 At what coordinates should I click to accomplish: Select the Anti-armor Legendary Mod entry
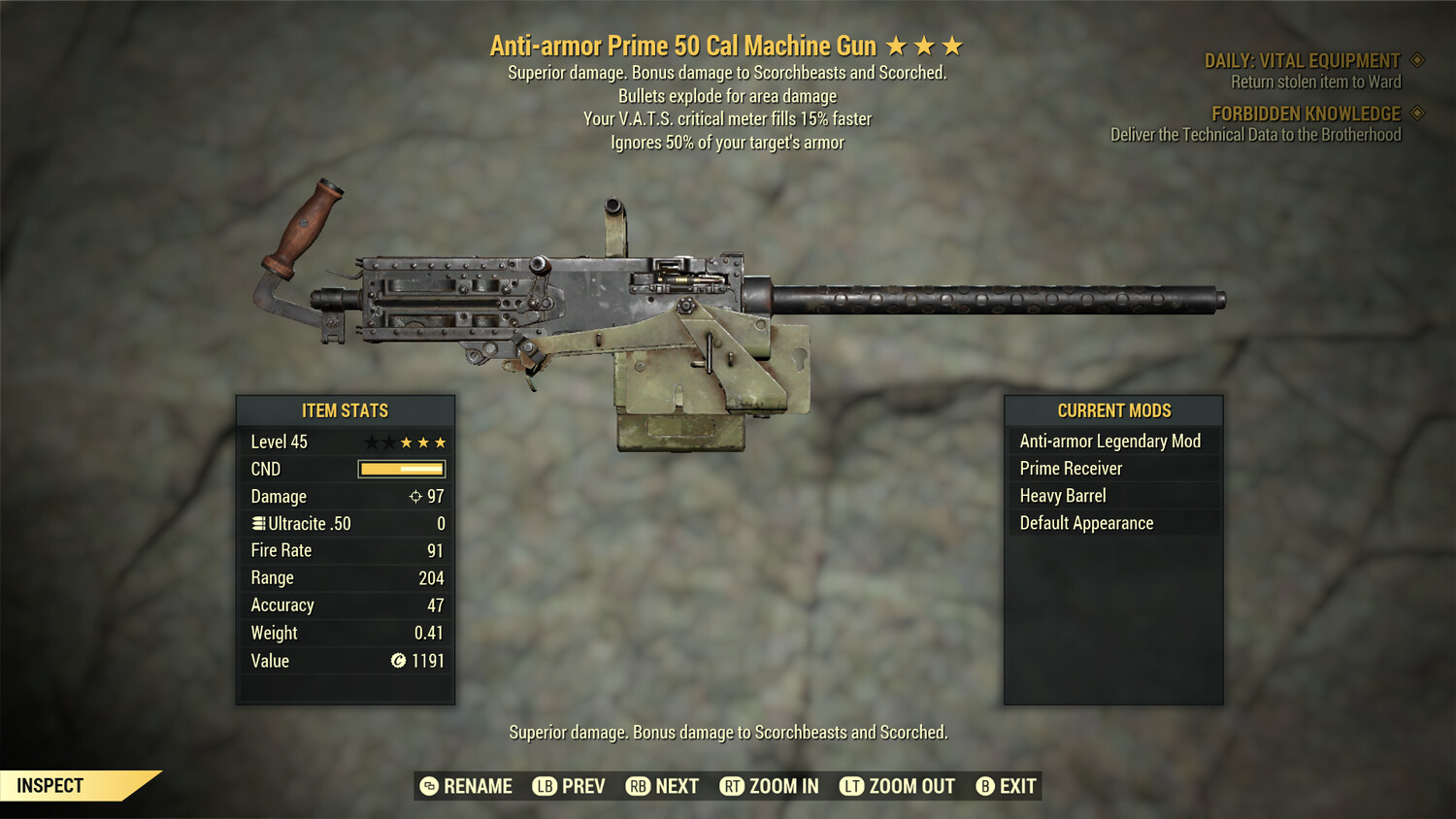tap(1109, 441)
